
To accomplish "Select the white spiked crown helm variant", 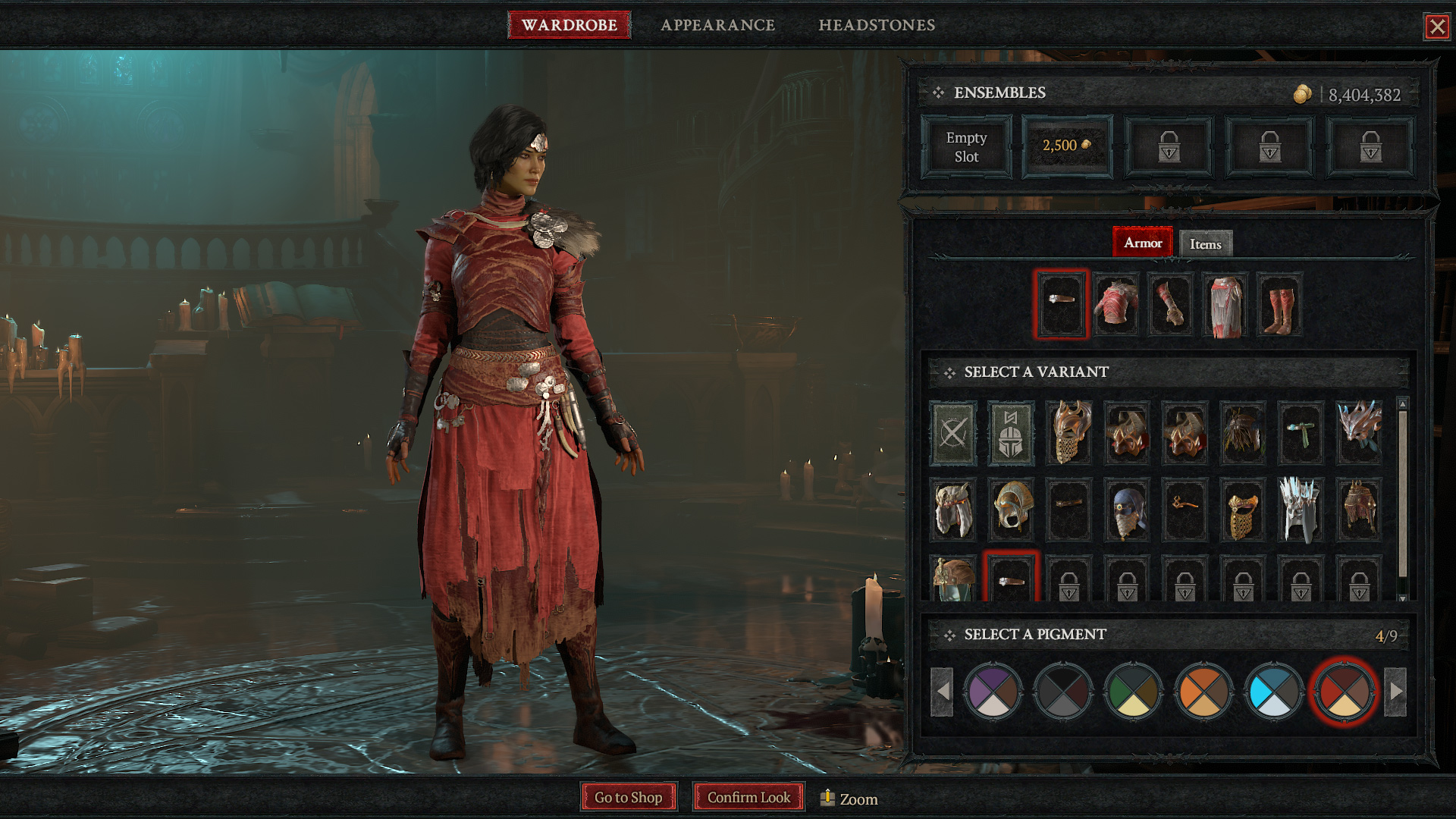I will tap(1301, 510).
